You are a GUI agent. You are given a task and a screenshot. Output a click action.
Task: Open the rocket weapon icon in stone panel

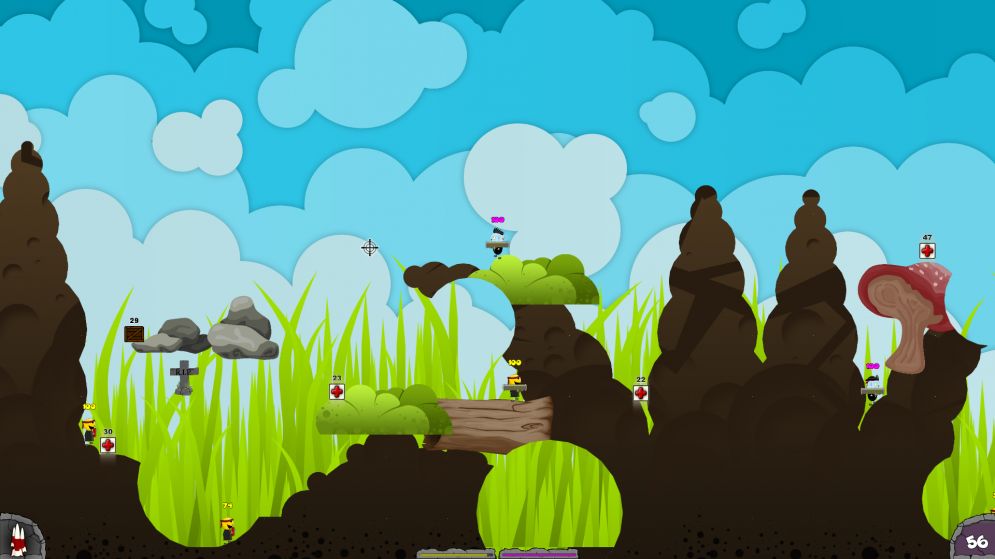(17, 538)
